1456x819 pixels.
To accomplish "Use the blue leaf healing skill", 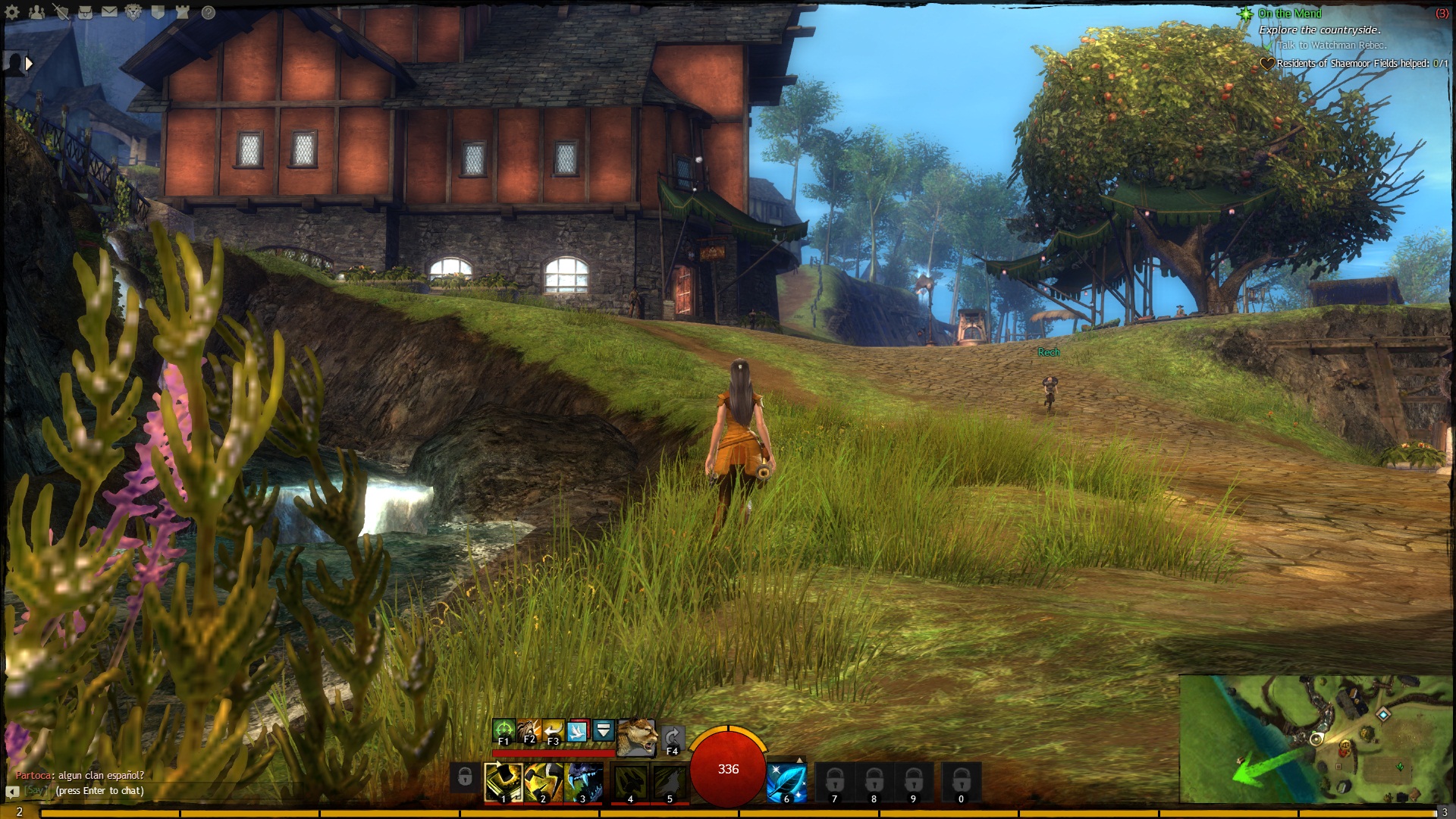I will pyautogui.click(x=786, y=782).
